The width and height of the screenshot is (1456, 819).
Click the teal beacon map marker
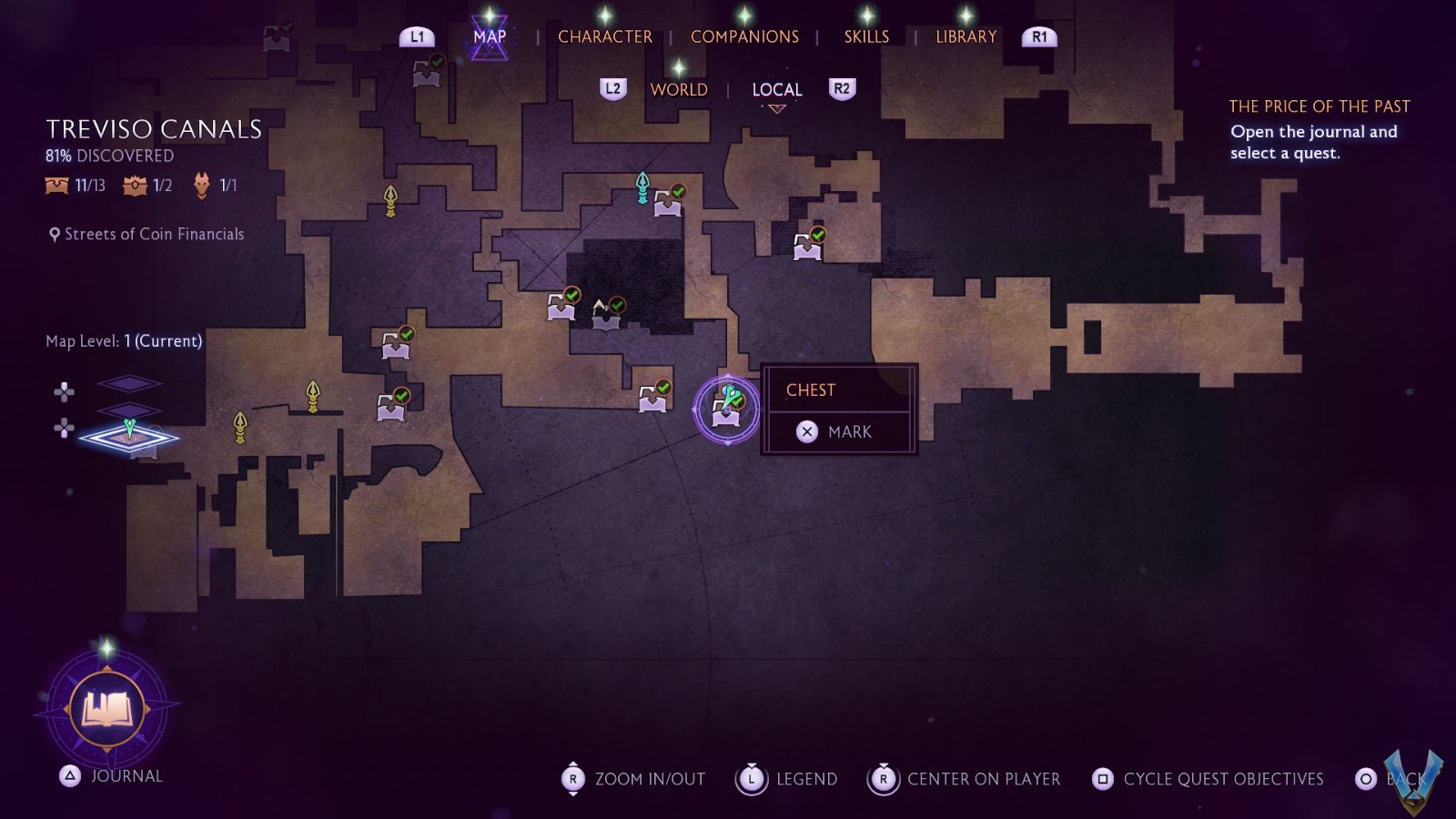coord(642,187)
